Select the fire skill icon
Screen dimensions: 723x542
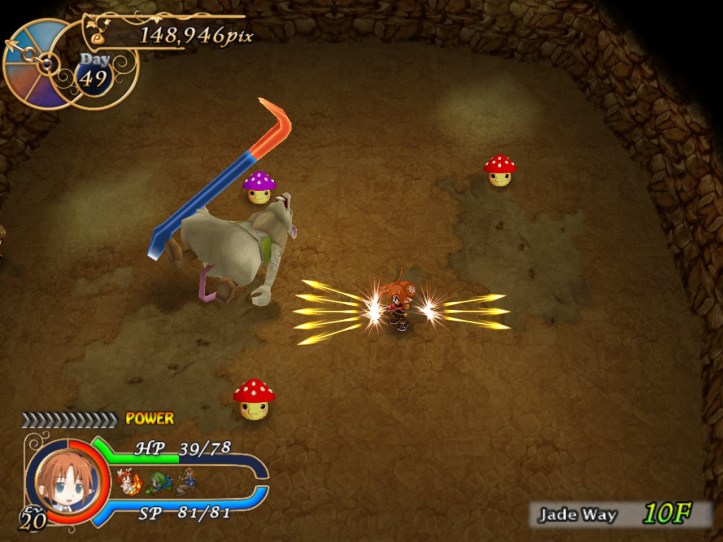coord(128,484)
